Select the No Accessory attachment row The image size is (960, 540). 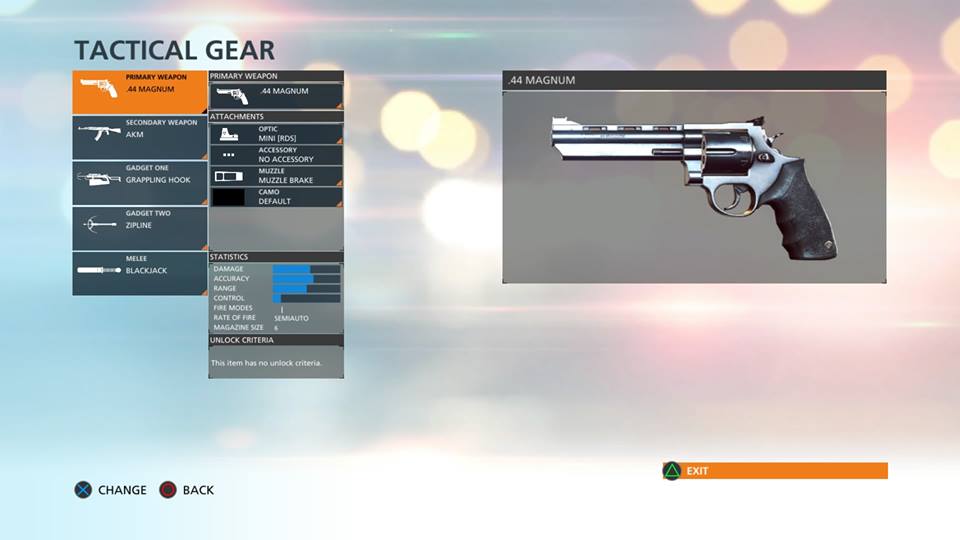(276, 155)
